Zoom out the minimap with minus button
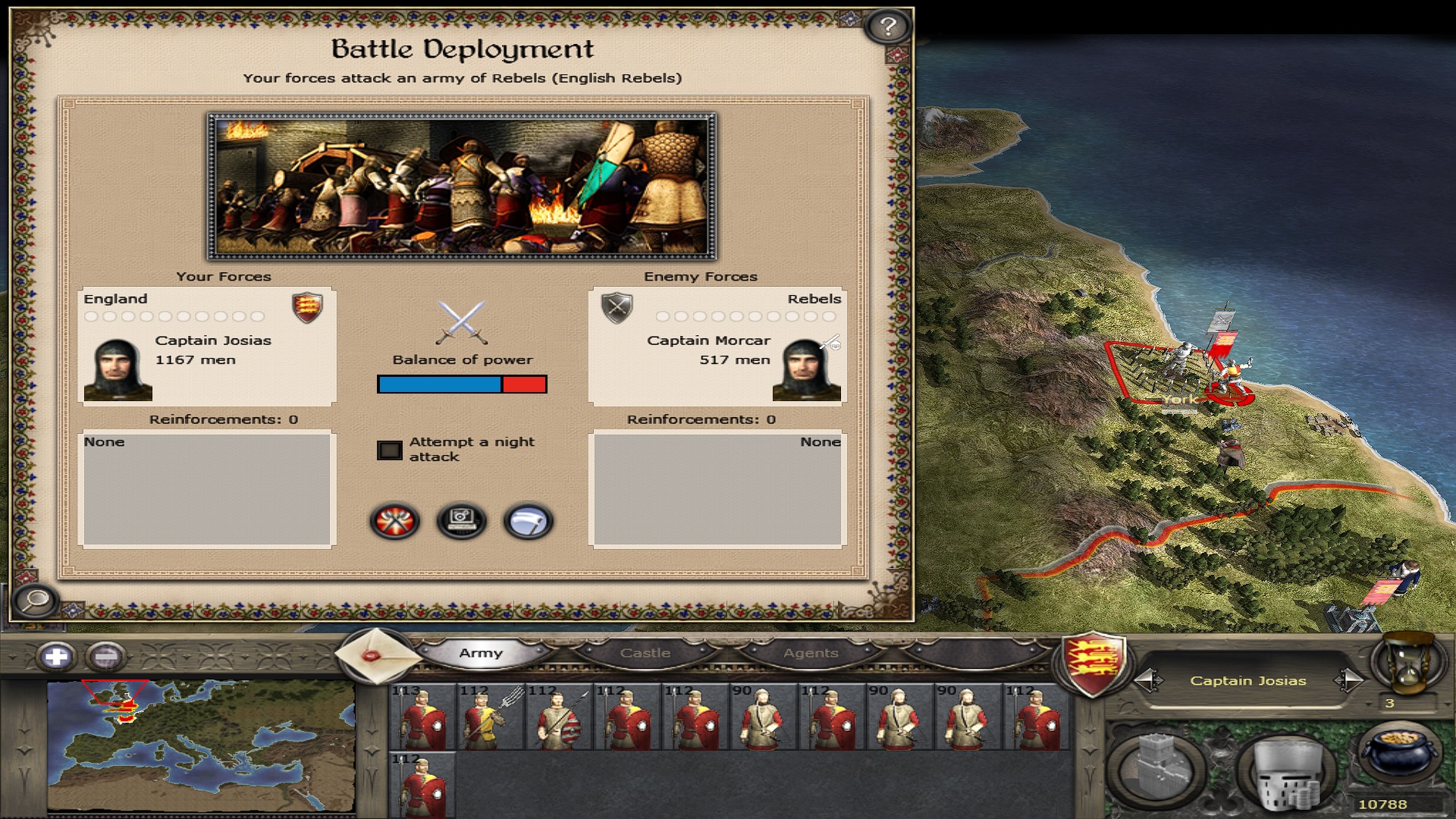This screenshot has width=1456, height=819. coord(106,657)
